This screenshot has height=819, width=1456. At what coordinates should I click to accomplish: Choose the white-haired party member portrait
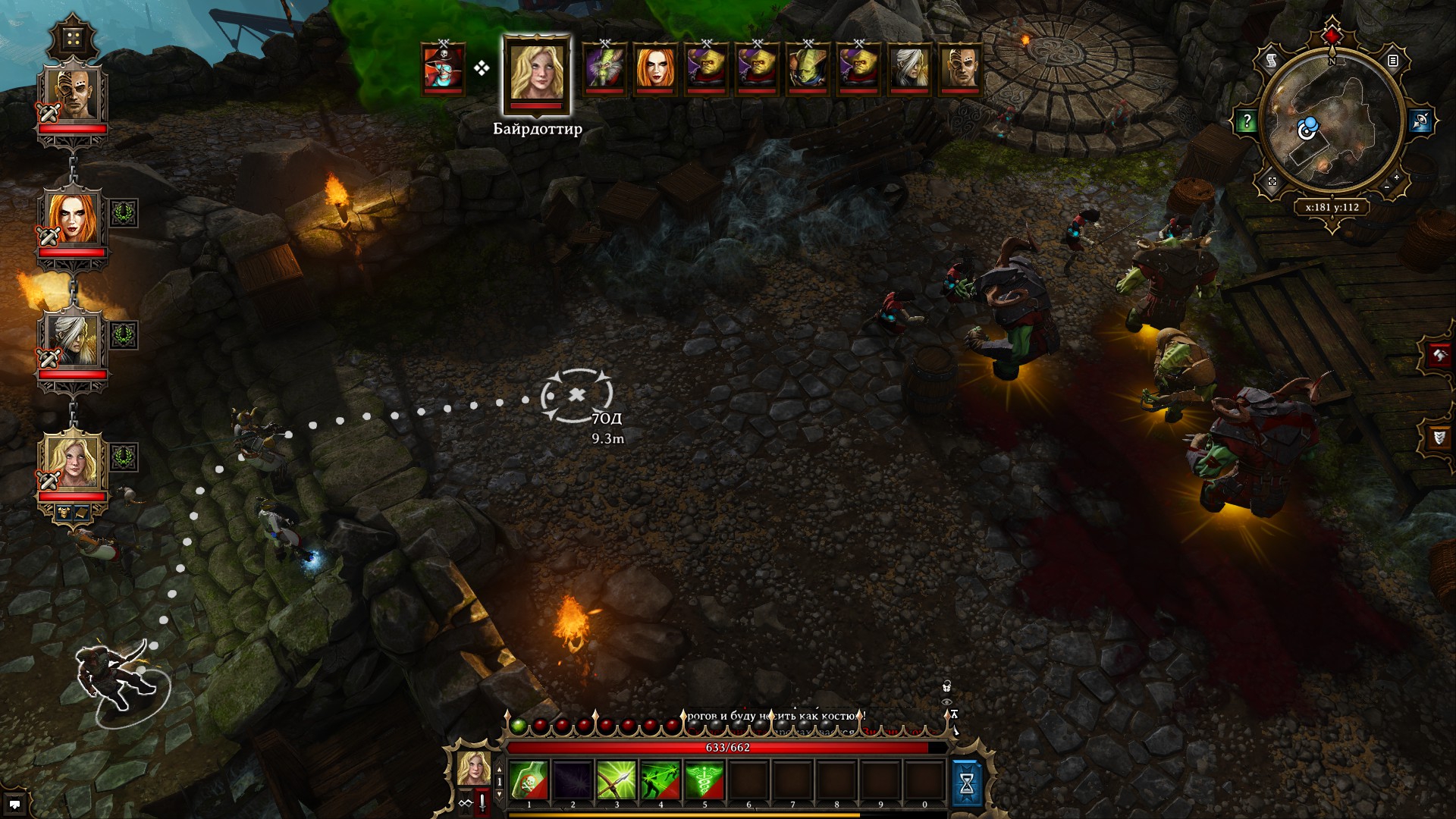[73, 339]
